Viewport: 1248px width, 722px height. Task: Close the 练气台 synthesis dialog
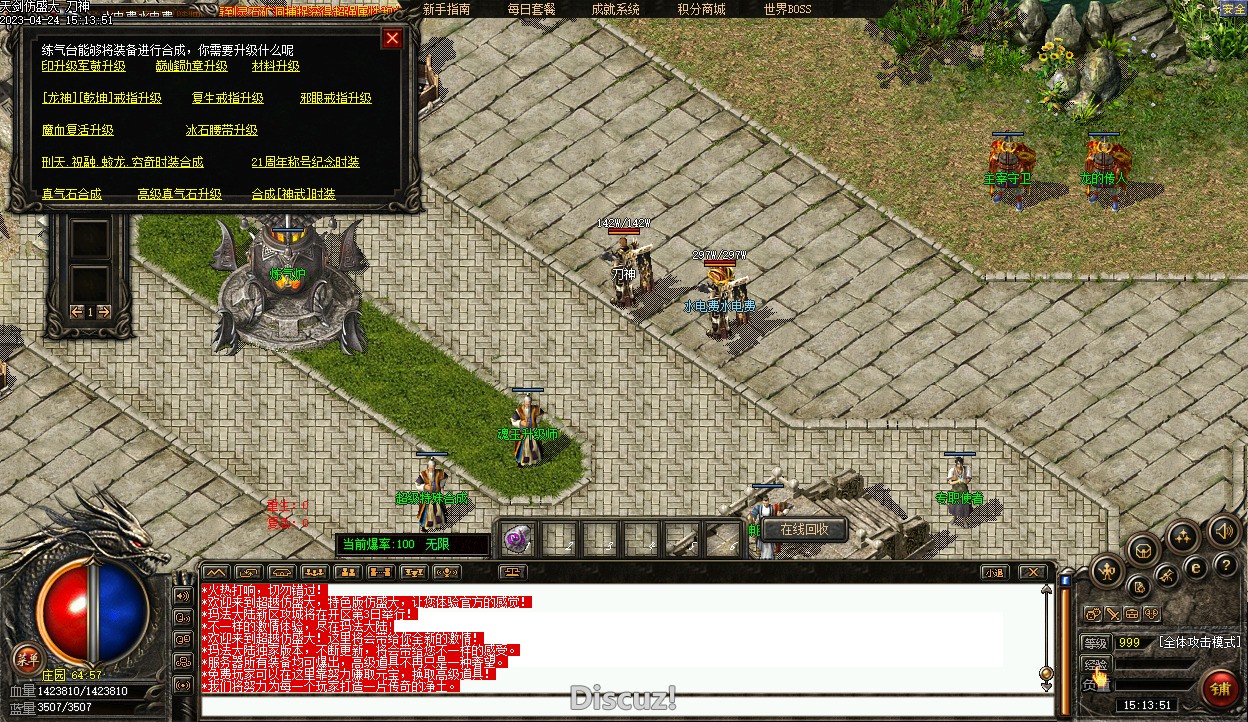pyautogui.click(x=392, y=38)
